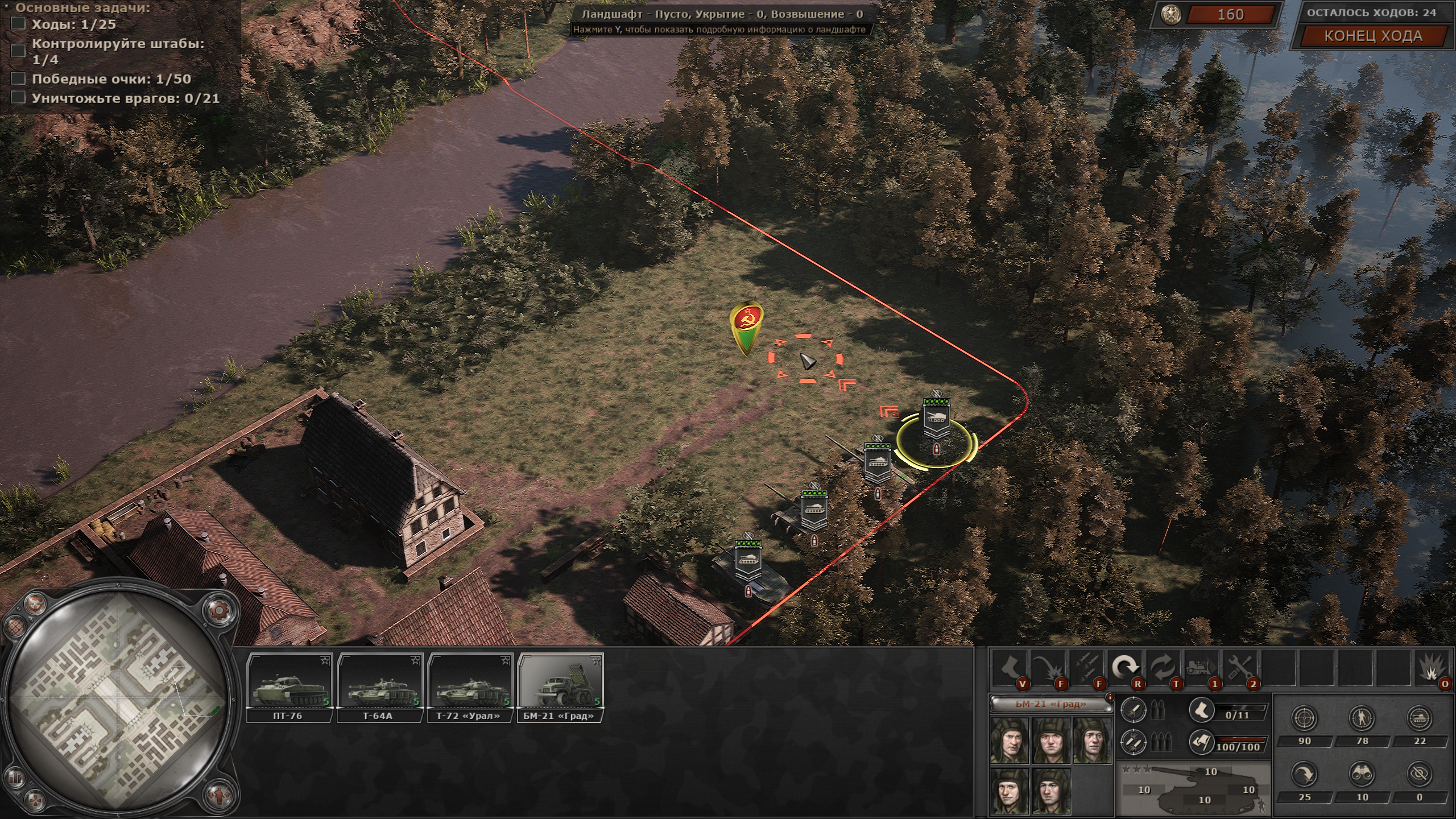Select the БМ-21 «Град» unit card

pyautogui.click(x=560, y=687)
